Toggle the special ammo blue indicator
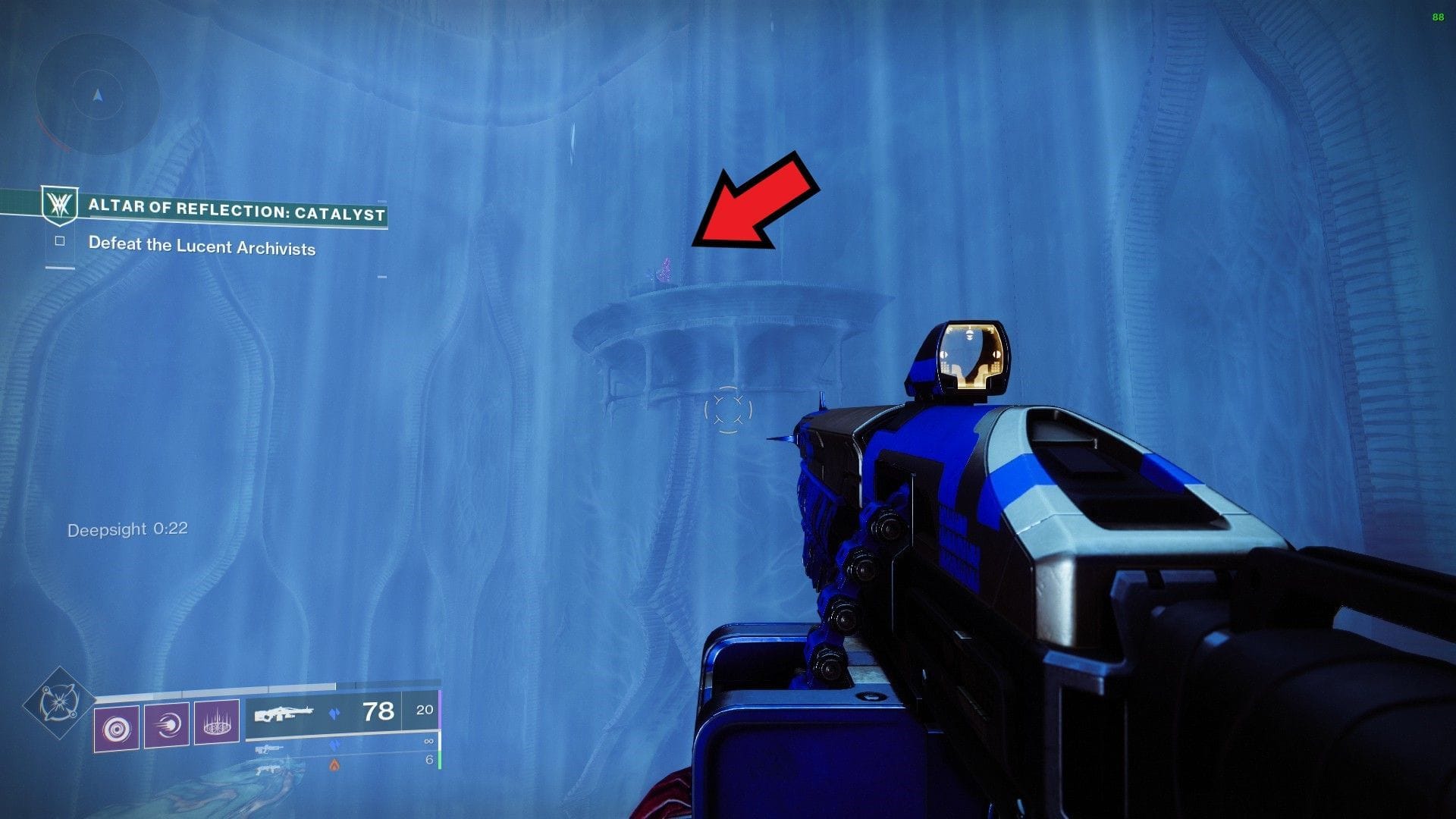 point(336,743)
